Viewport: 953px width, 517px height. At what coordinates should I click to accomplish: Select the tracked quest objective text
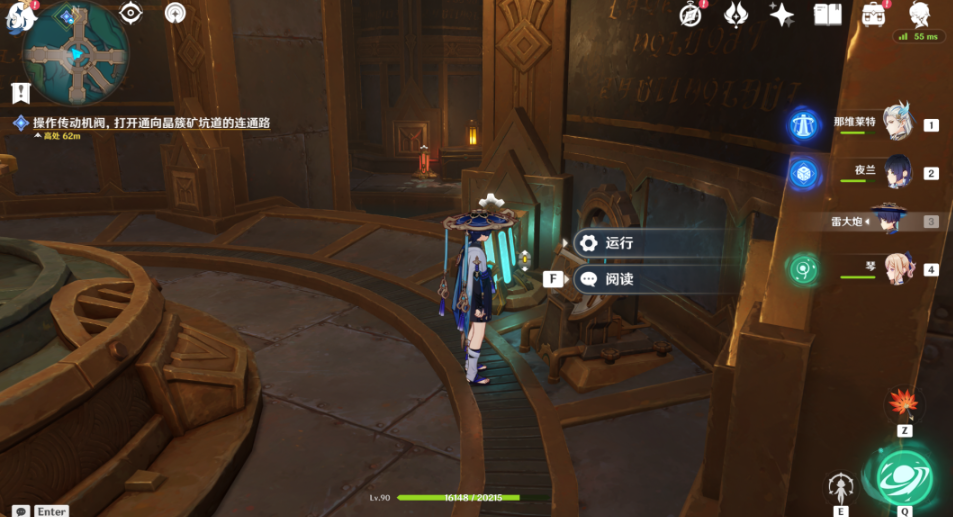pyautogui.click(x=151, y=123)
